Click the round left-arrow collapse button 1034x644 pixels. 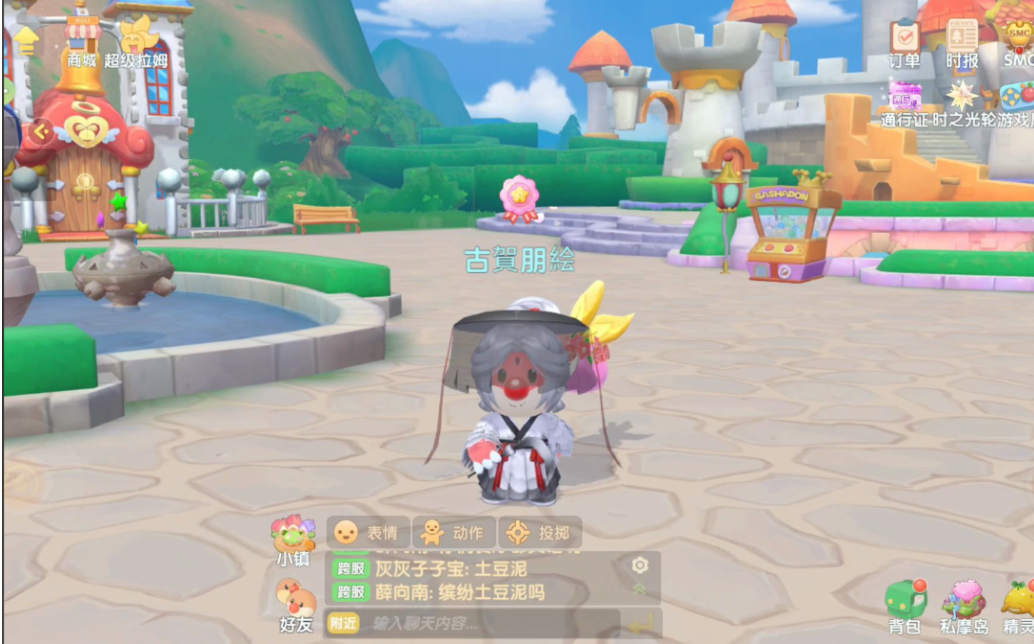[41, 131]
